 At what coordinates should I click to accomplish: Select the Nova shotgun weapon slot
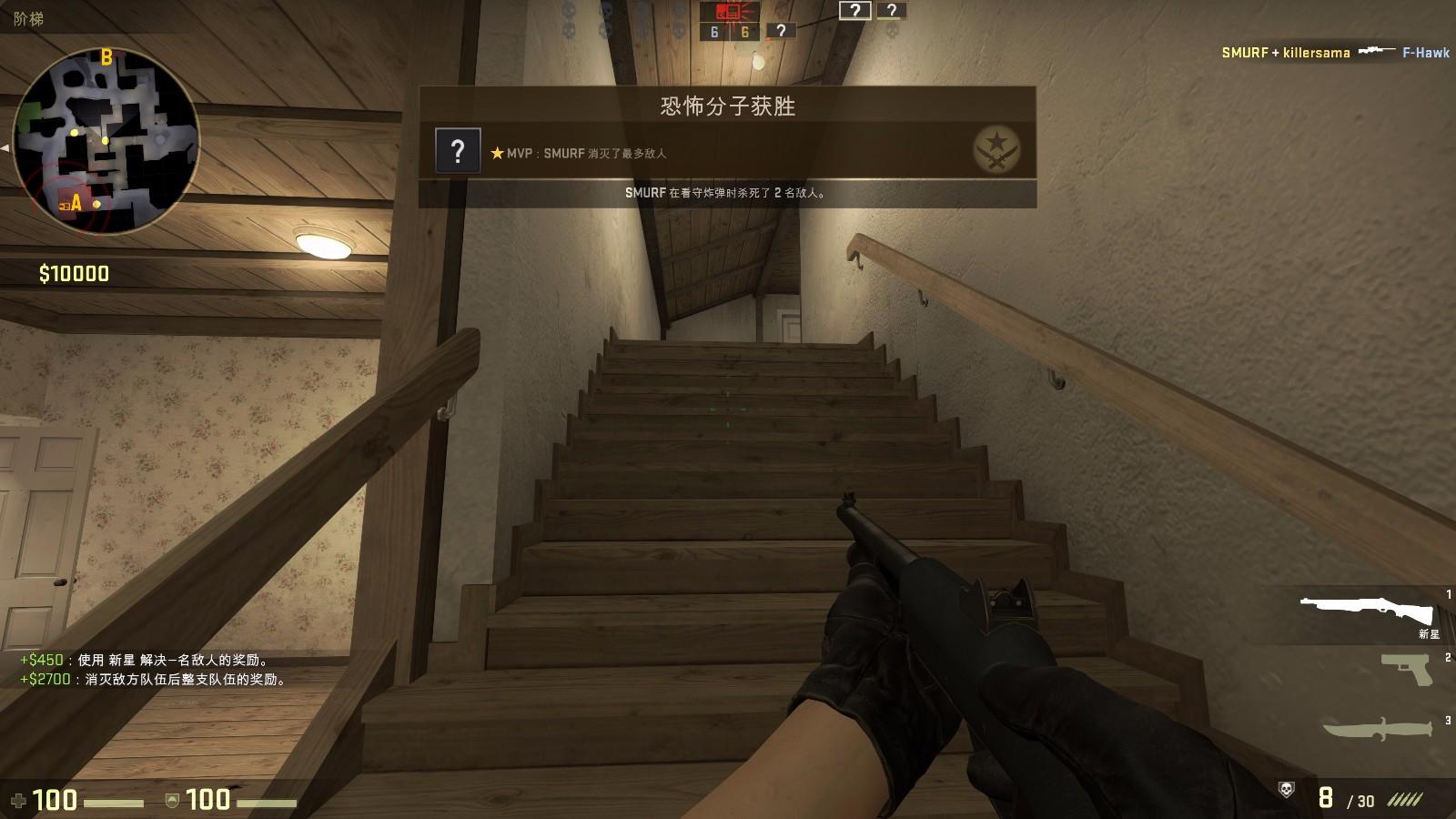(1365, 611)
